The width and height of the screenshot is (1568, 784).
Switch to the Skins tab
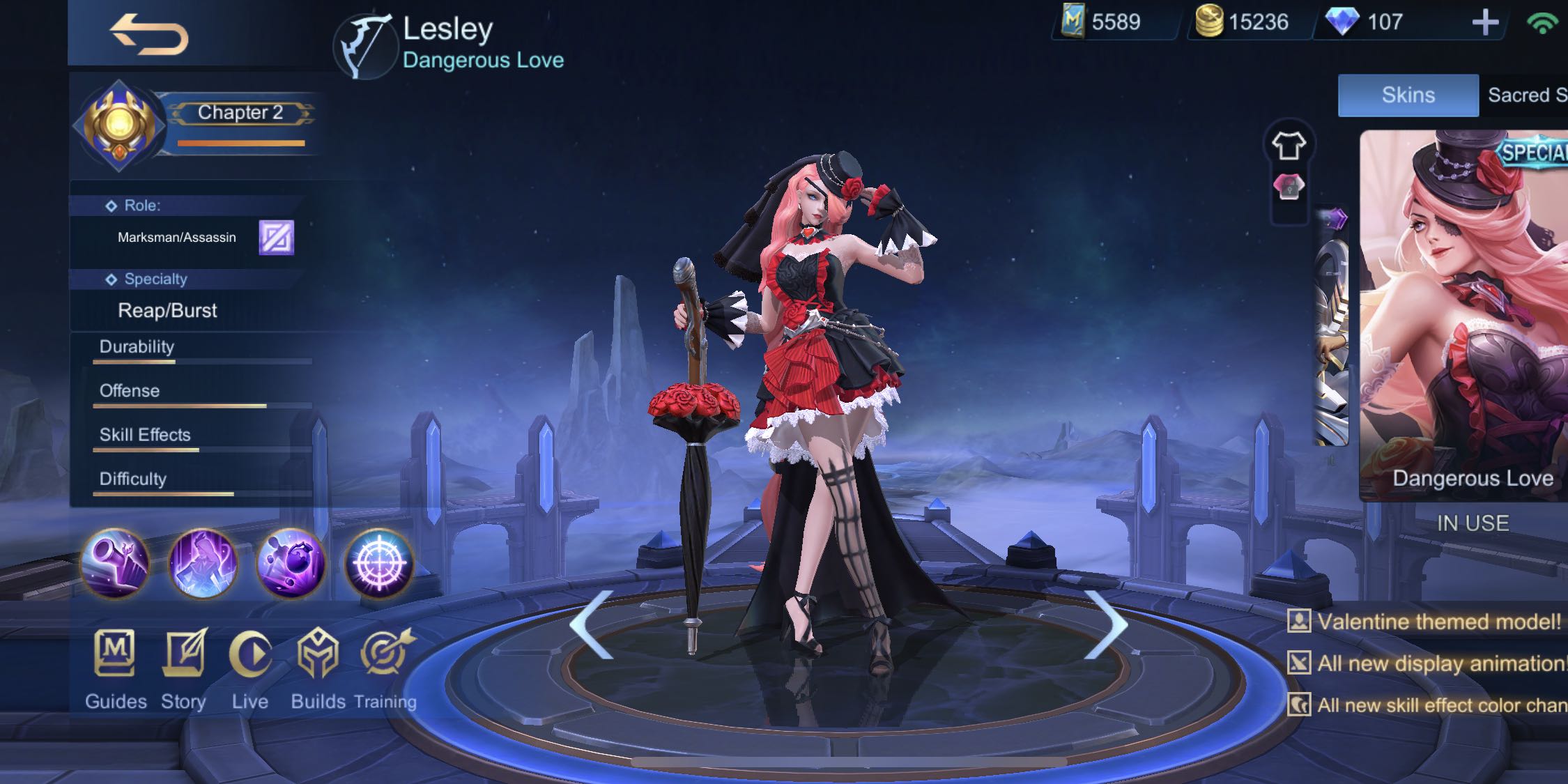coord(1408,95)
